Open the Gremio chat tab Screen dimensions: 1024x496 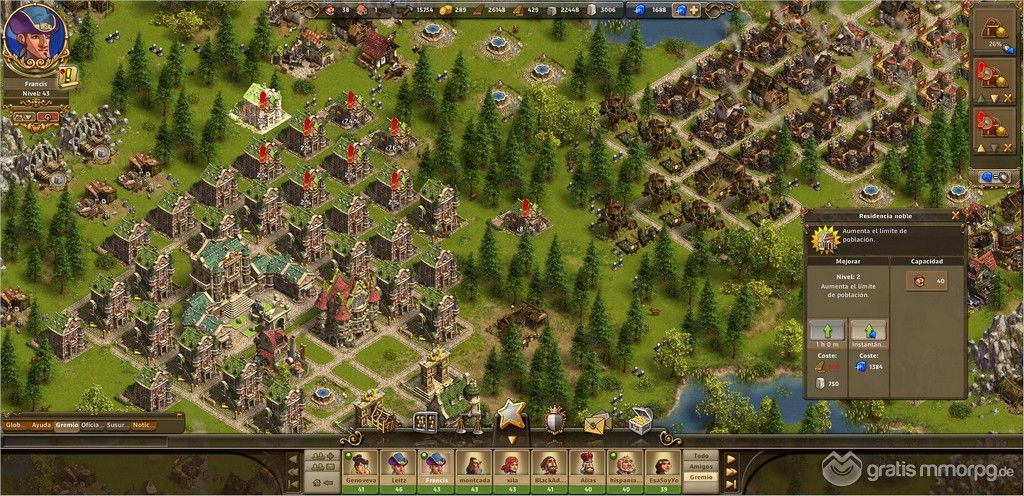[x=68, y=425]
